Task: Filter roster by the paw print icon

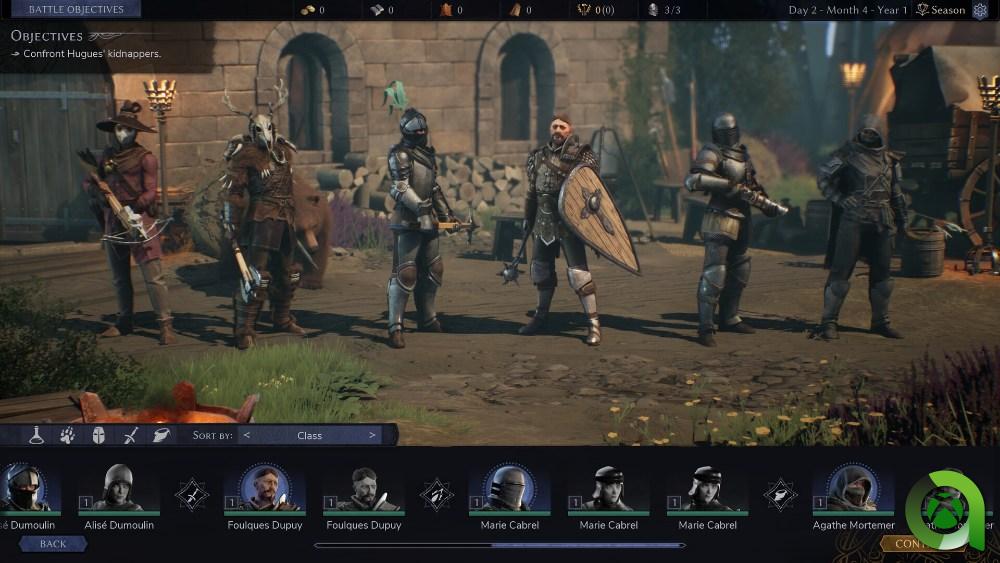Action: [67, 435]
